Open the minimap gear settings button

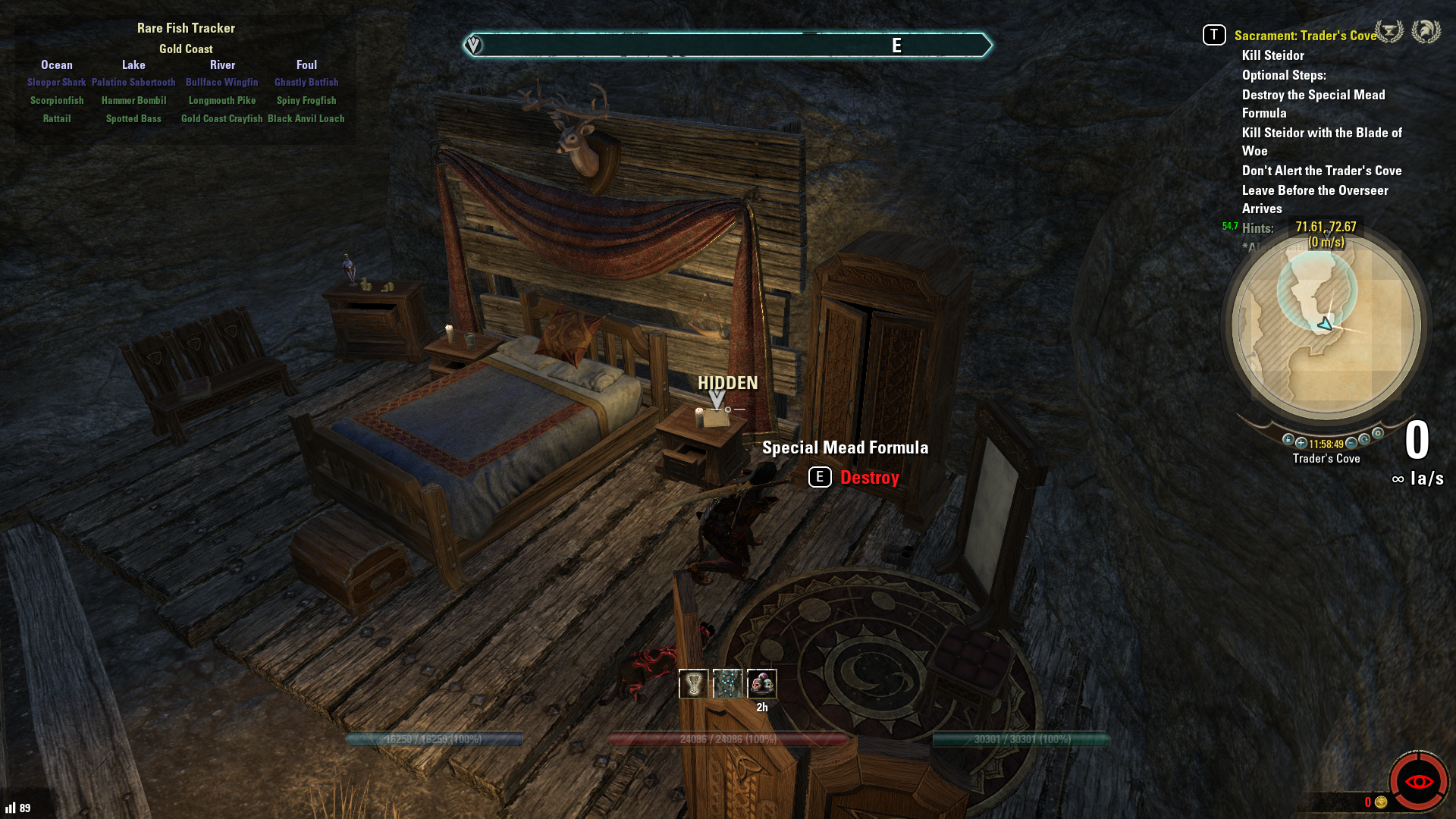(x=1378, y=434)
